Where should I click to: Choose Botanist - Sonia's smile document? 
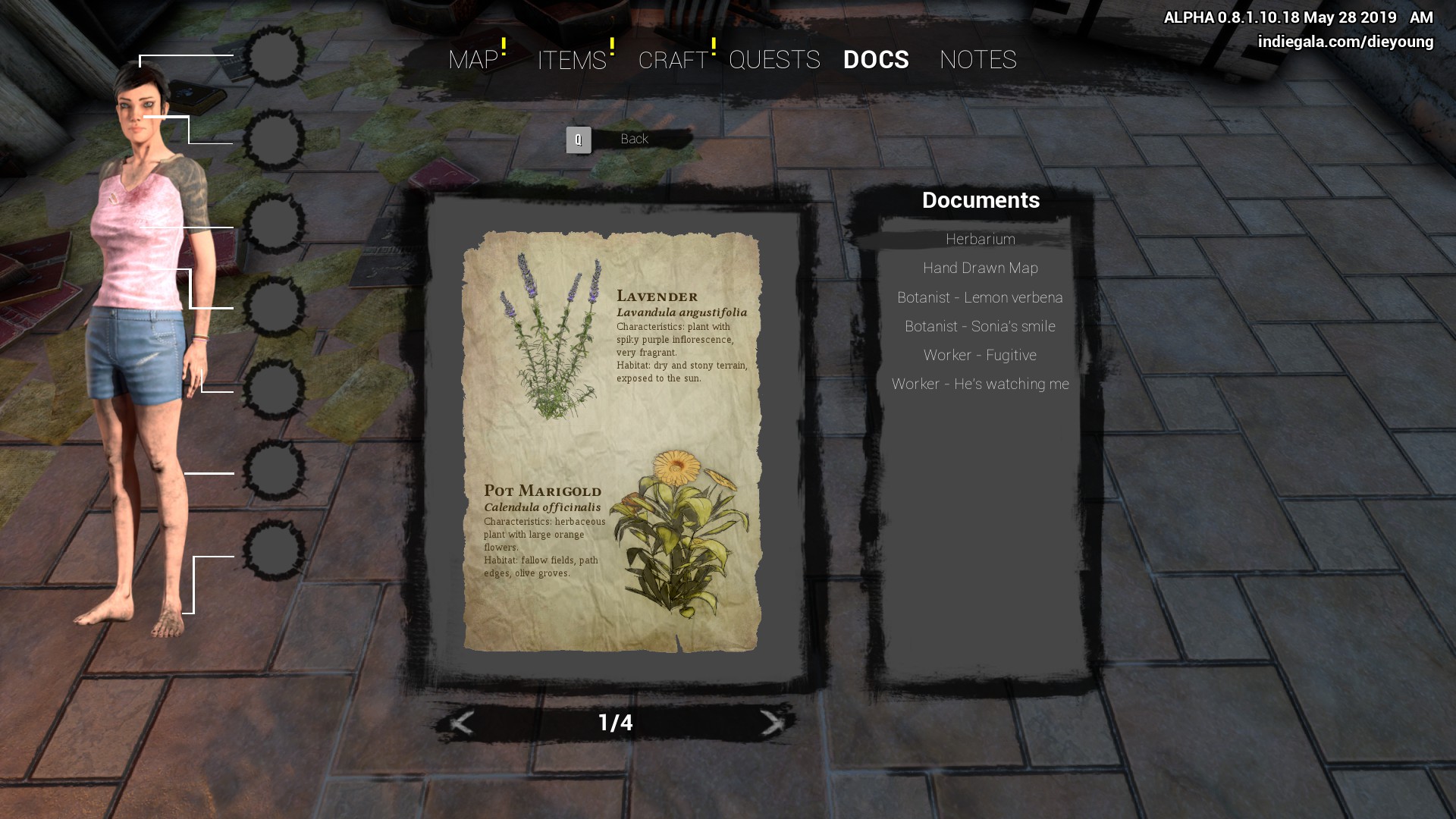[x=980, y=327]
